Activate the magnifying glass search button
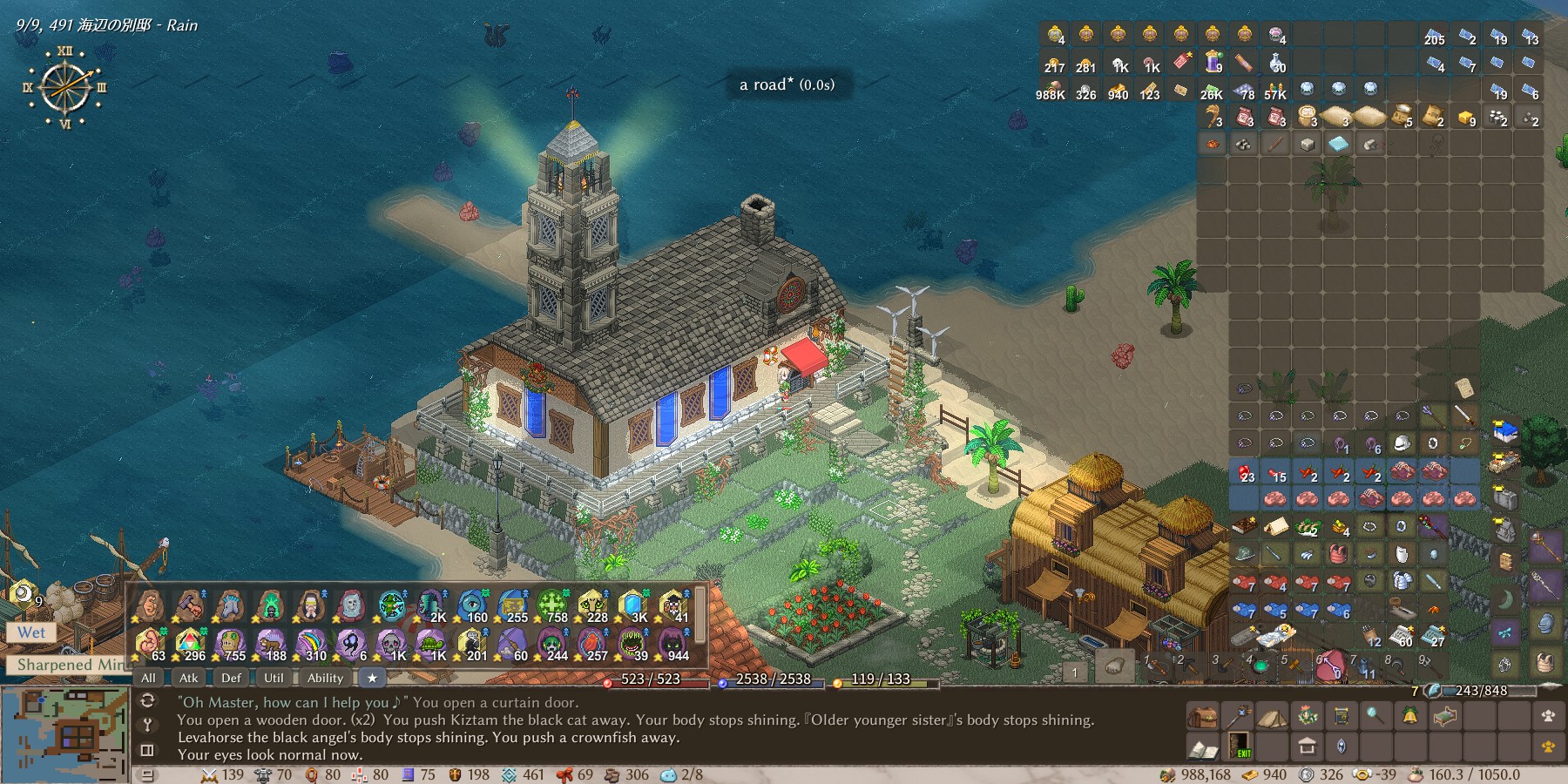The image size is (1568, 784). [x=1375, y=717]
